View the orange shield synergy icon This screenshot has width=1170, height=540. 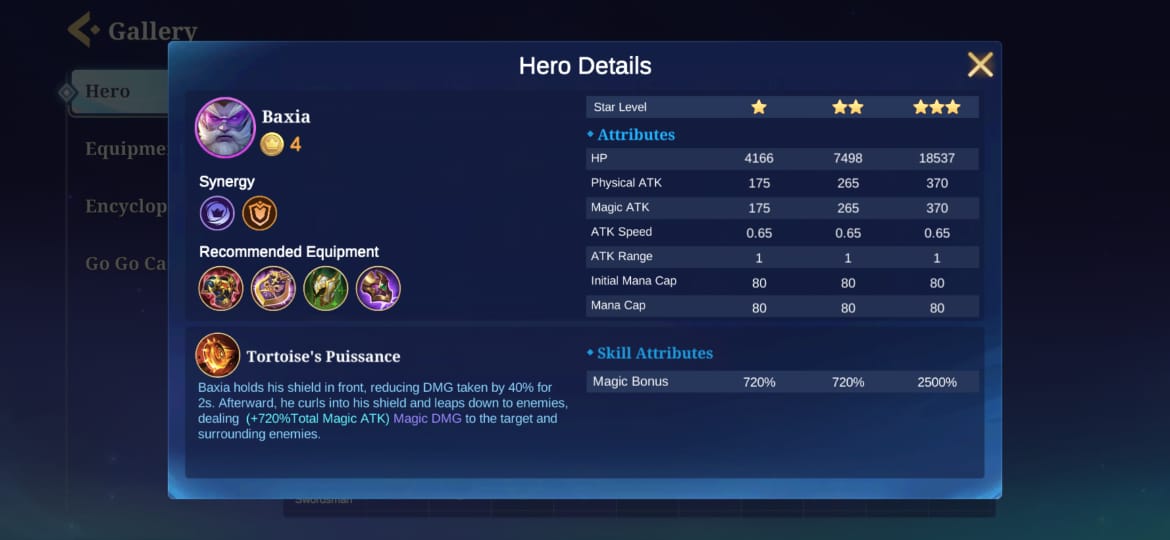tap(260, 213)
